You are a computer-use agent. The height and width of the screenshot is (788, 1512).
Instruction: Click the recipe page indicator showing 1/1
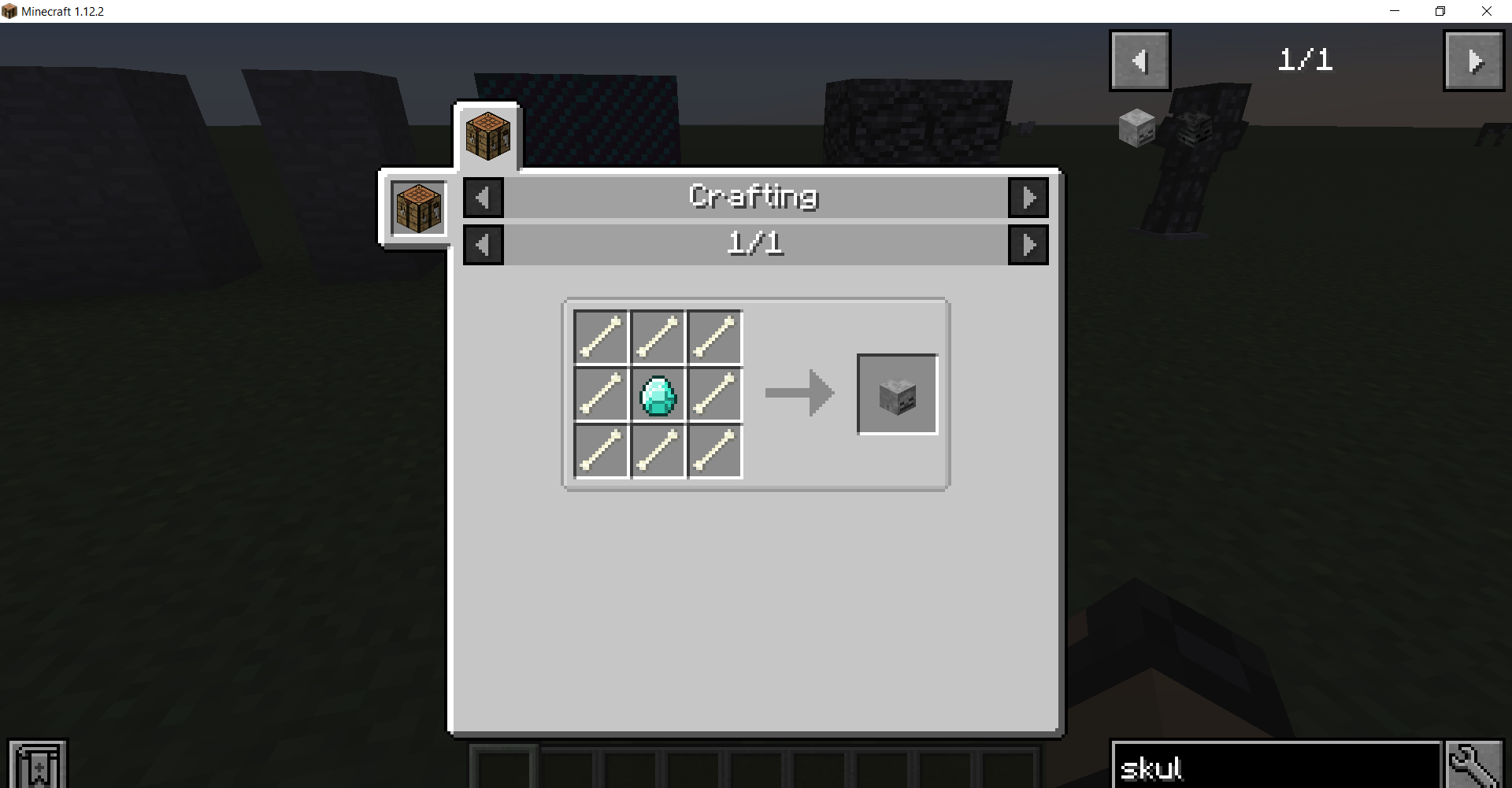tap(756, 244)
